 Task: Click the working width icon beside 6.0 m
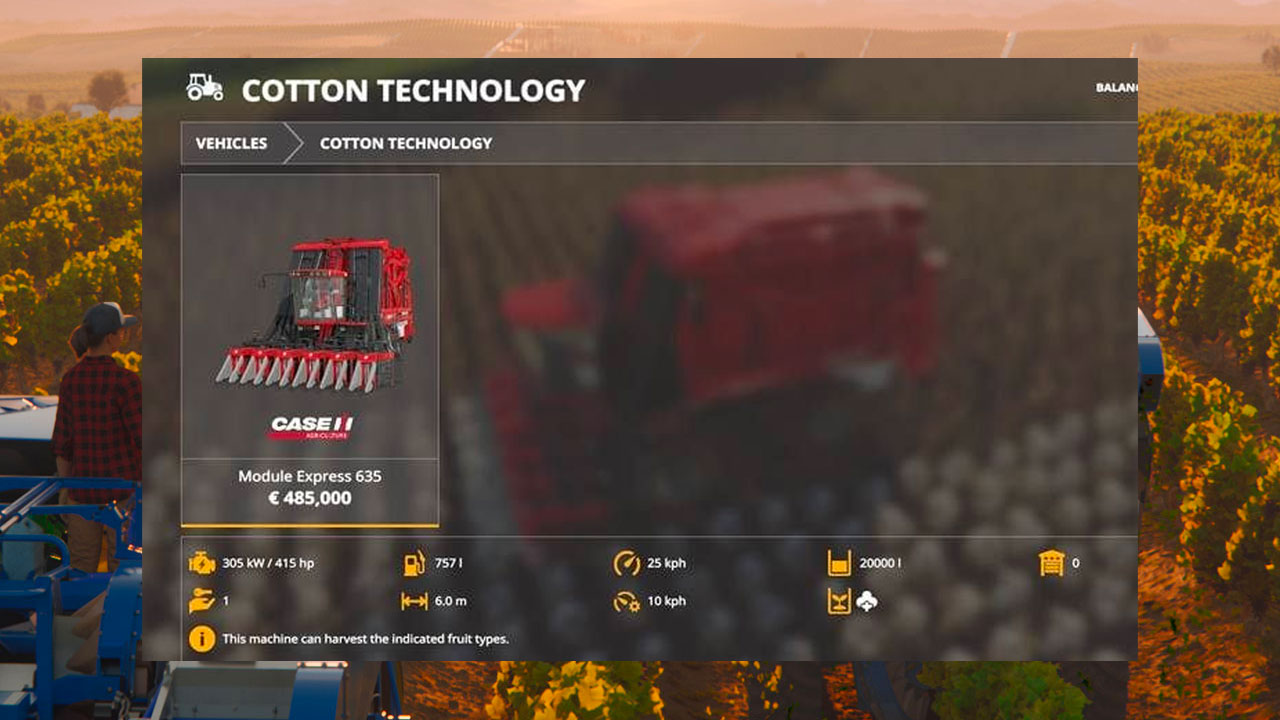(413, 601)
